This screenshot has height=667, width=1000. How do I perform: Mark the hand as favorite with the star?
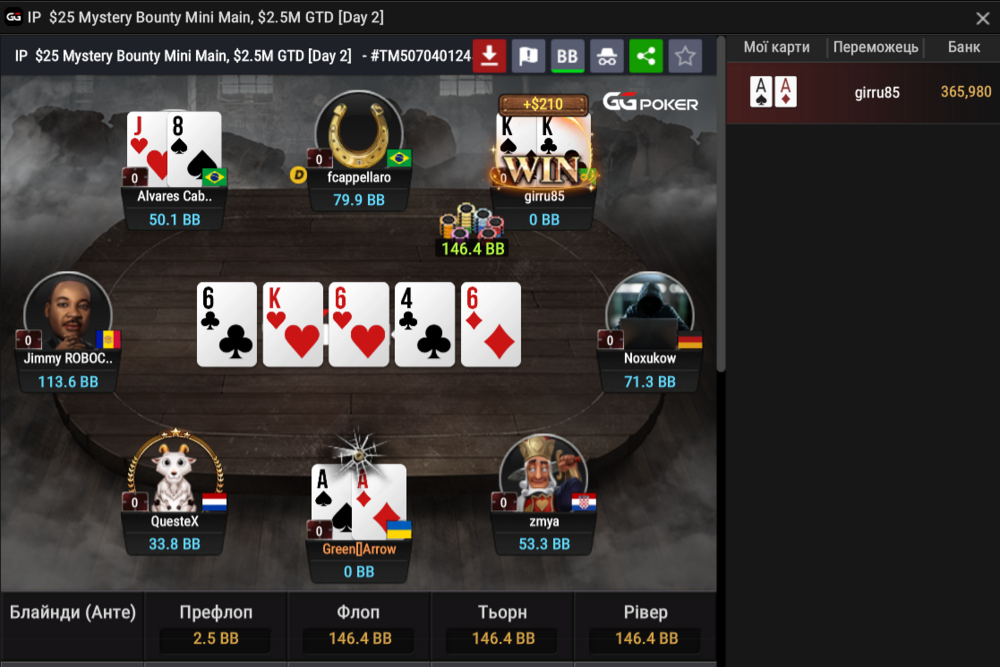685,56
